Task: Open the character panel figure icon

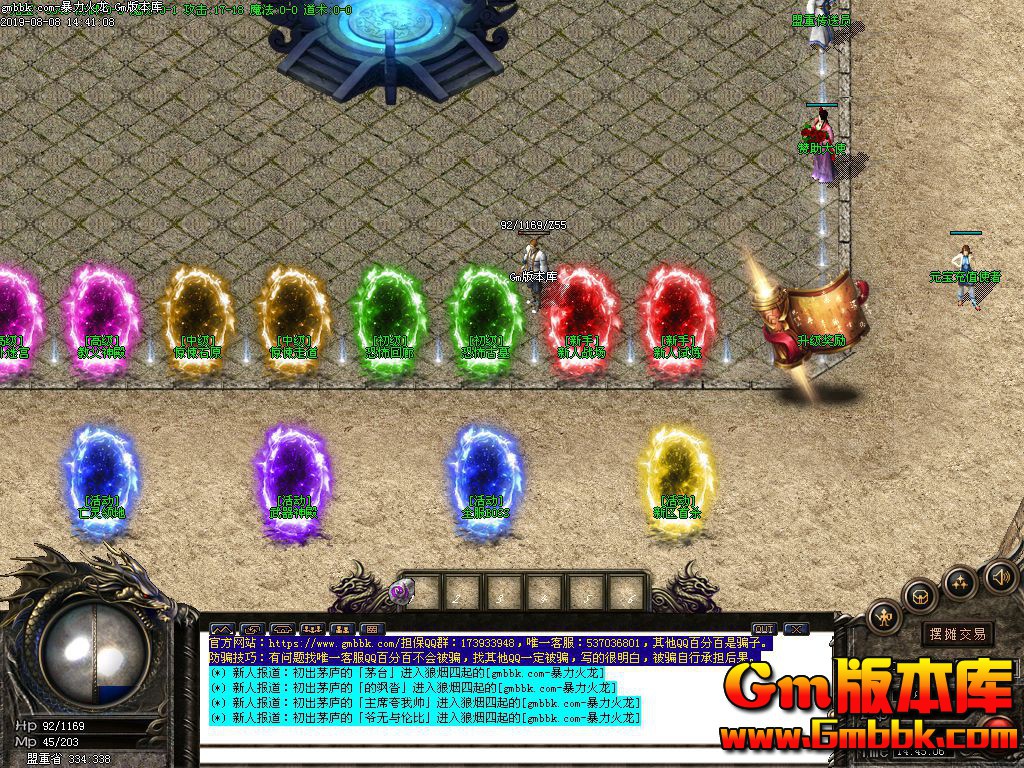Action: click(885, 617)
